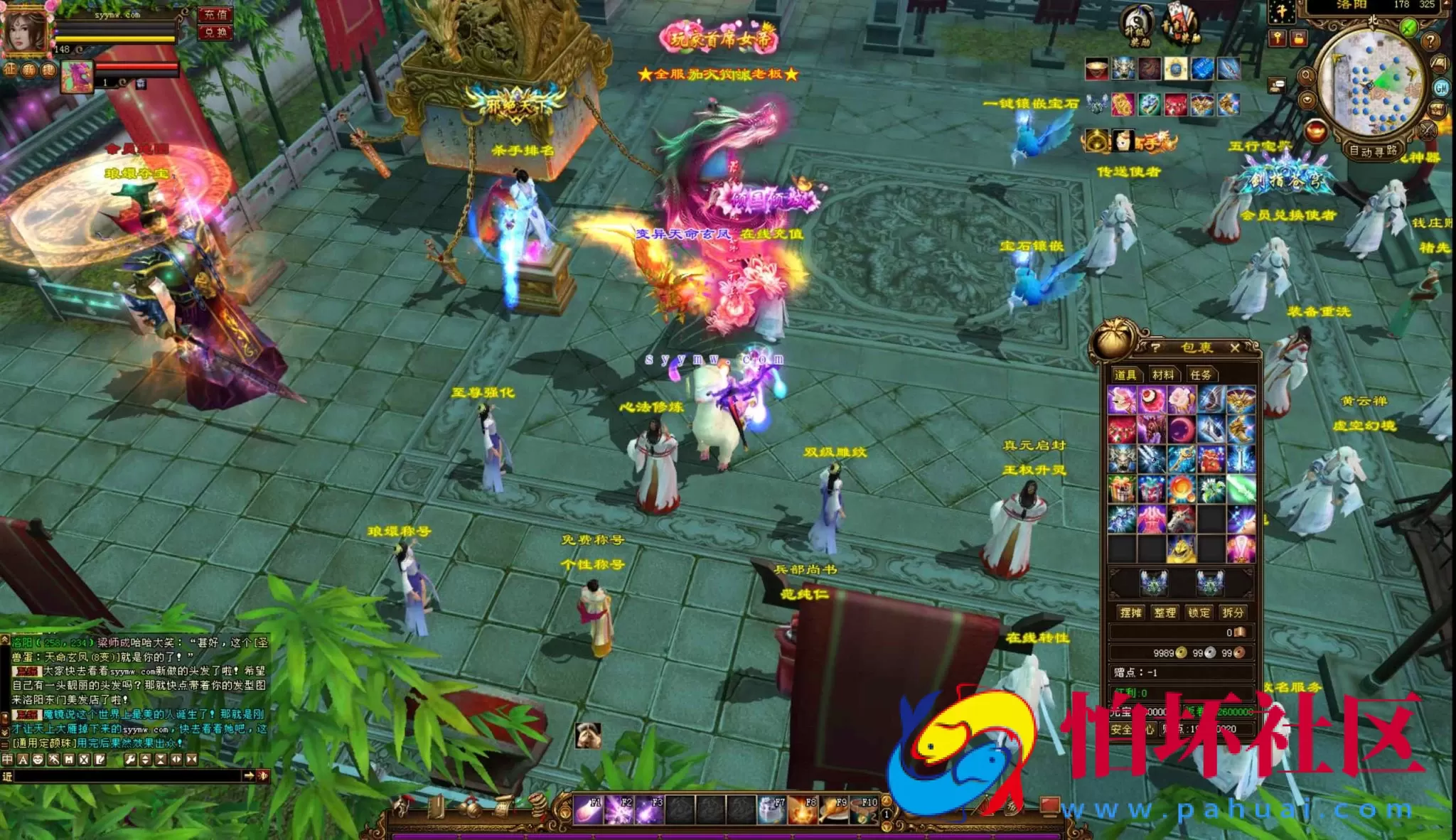Image resolution: width=1456 pixels, height=840 pixels.
Task: Click the magnifier icon left of the minimap
Action: 1307,77
